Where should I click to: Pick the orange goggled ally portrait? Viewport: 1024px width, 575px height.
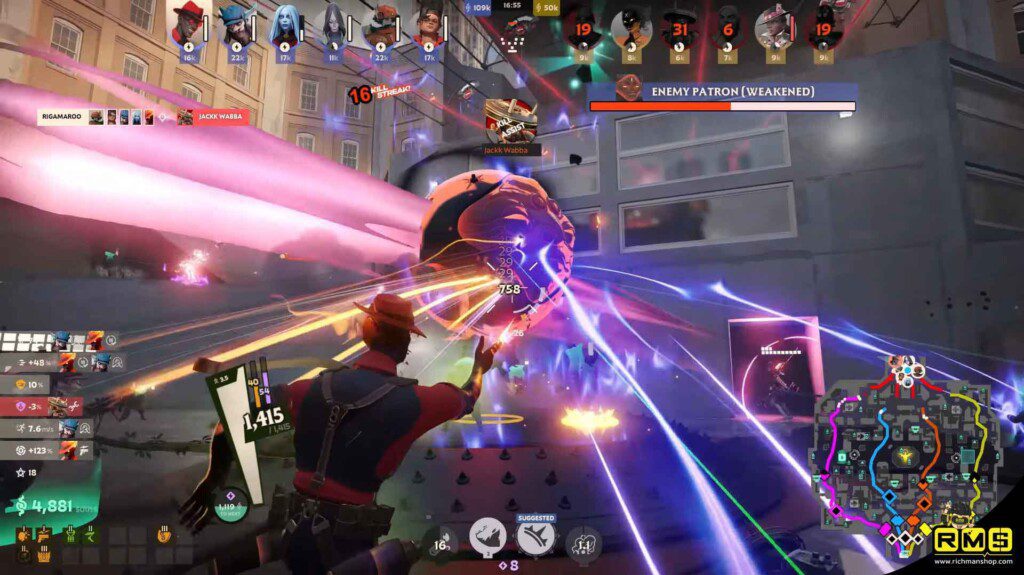(x=380, y=25)
